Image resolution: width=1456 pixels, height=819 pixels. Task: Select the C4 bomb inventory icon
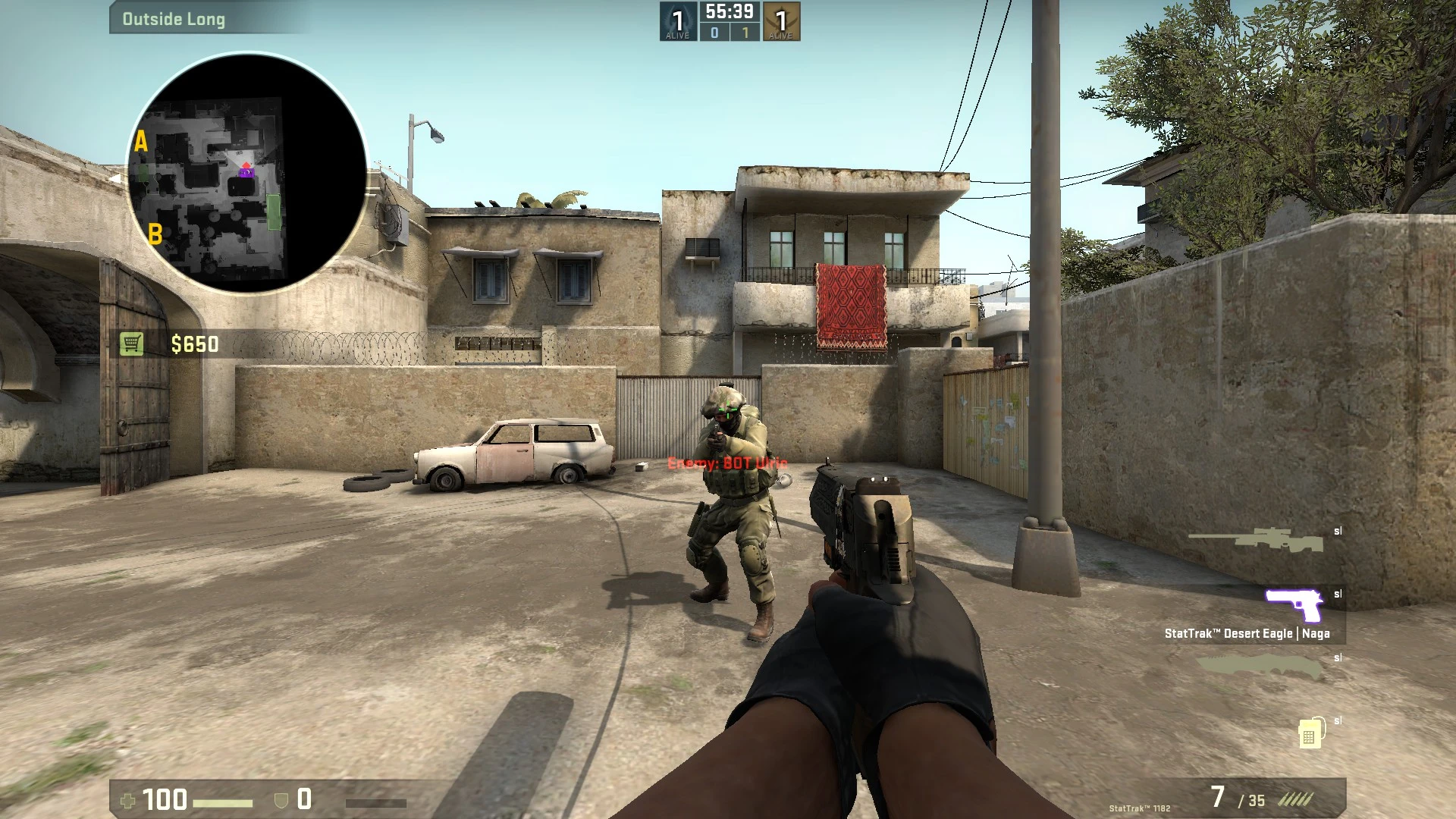[1310, 733]
